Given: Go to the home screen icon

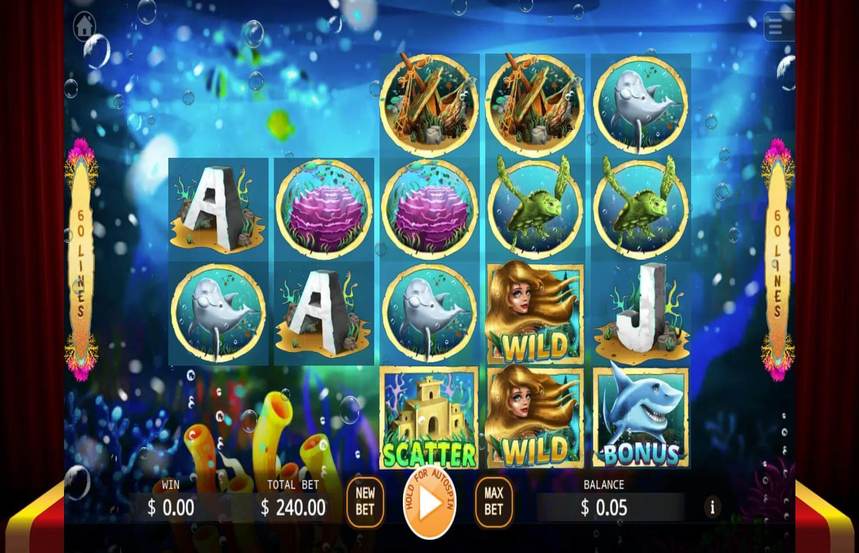Looking at the screenshot, I should point(84,24).
